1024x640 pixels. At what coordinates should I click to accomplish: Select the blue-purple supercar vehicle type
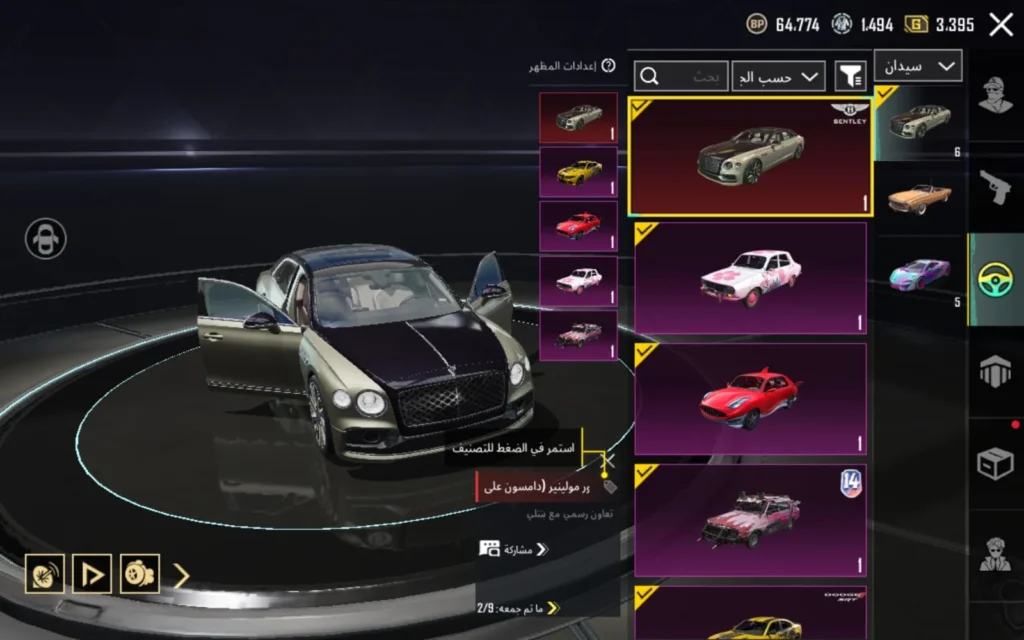point(919,272)
